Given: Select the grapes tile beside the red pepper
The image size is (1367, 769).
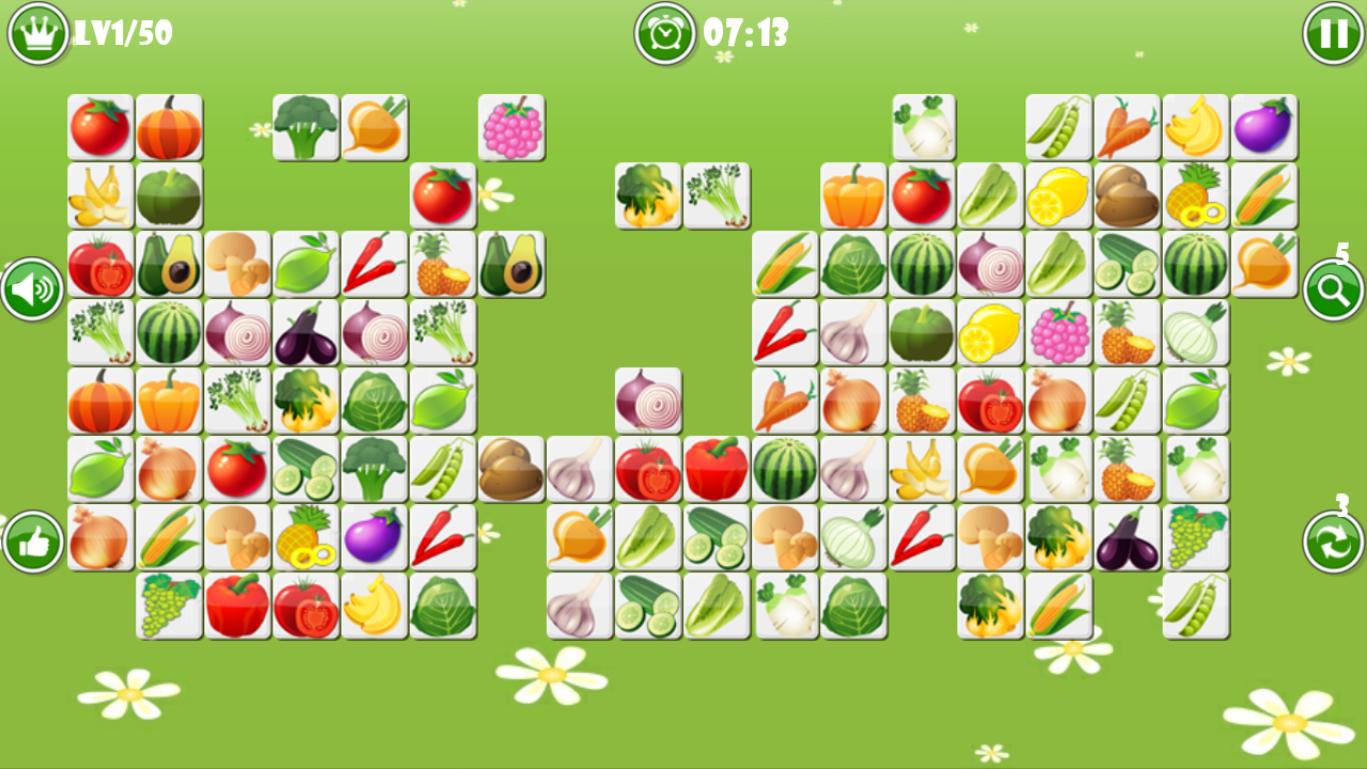Looking at the screenshot, I should (169, 606).
